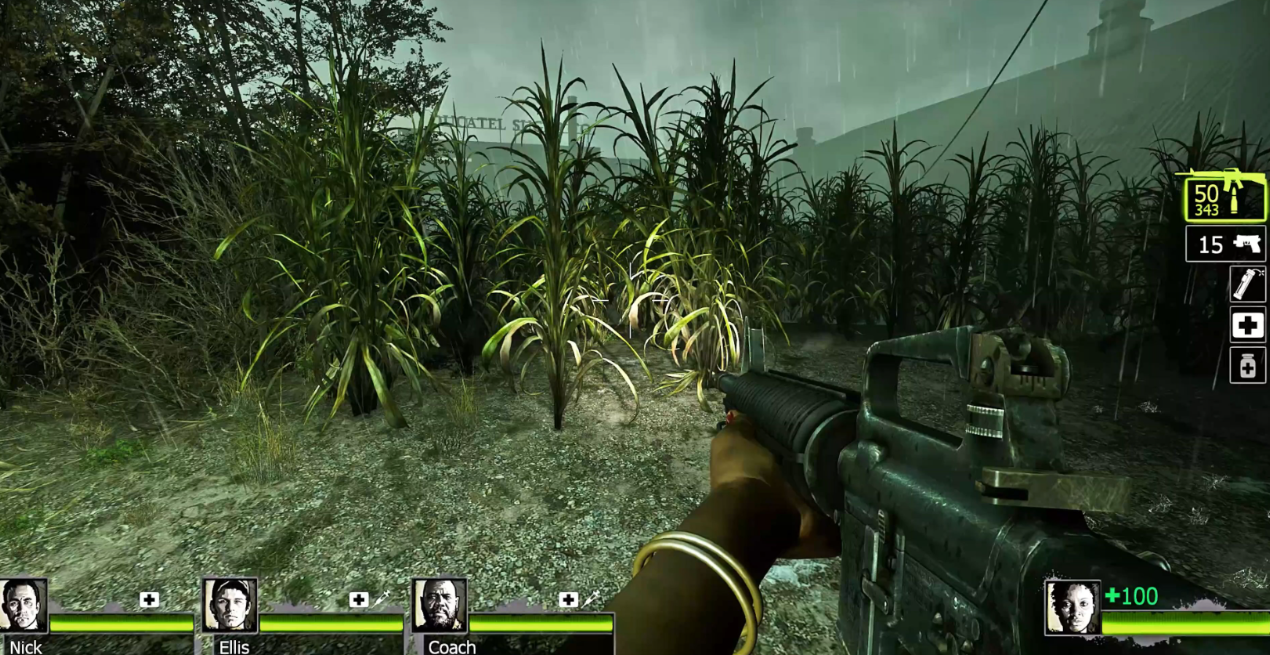1270x655 pixels.
Task: Click Coach's teammate portrait
Action: [x=440, y=605]
